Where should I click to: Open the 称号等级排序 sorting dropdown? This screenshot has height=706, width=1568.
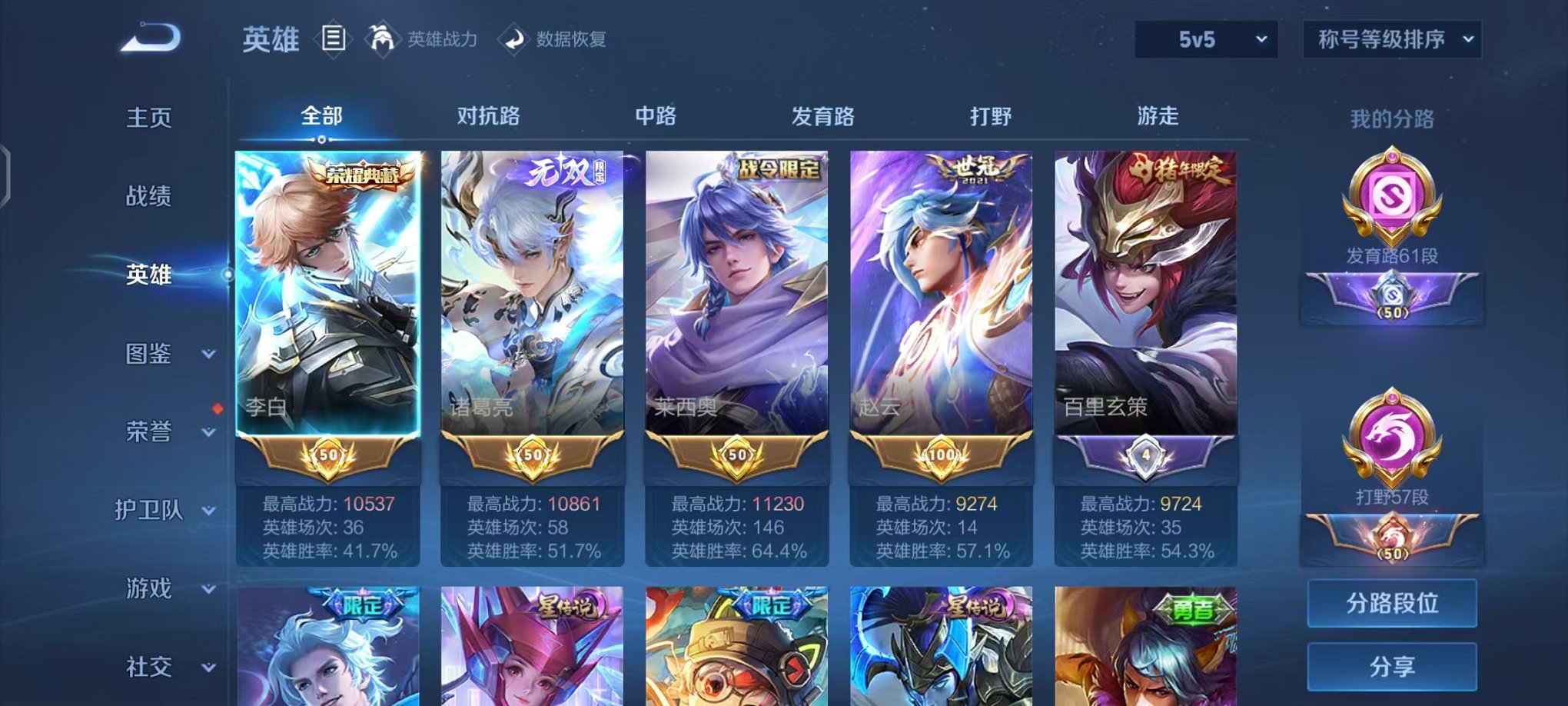coord(1391,38)
